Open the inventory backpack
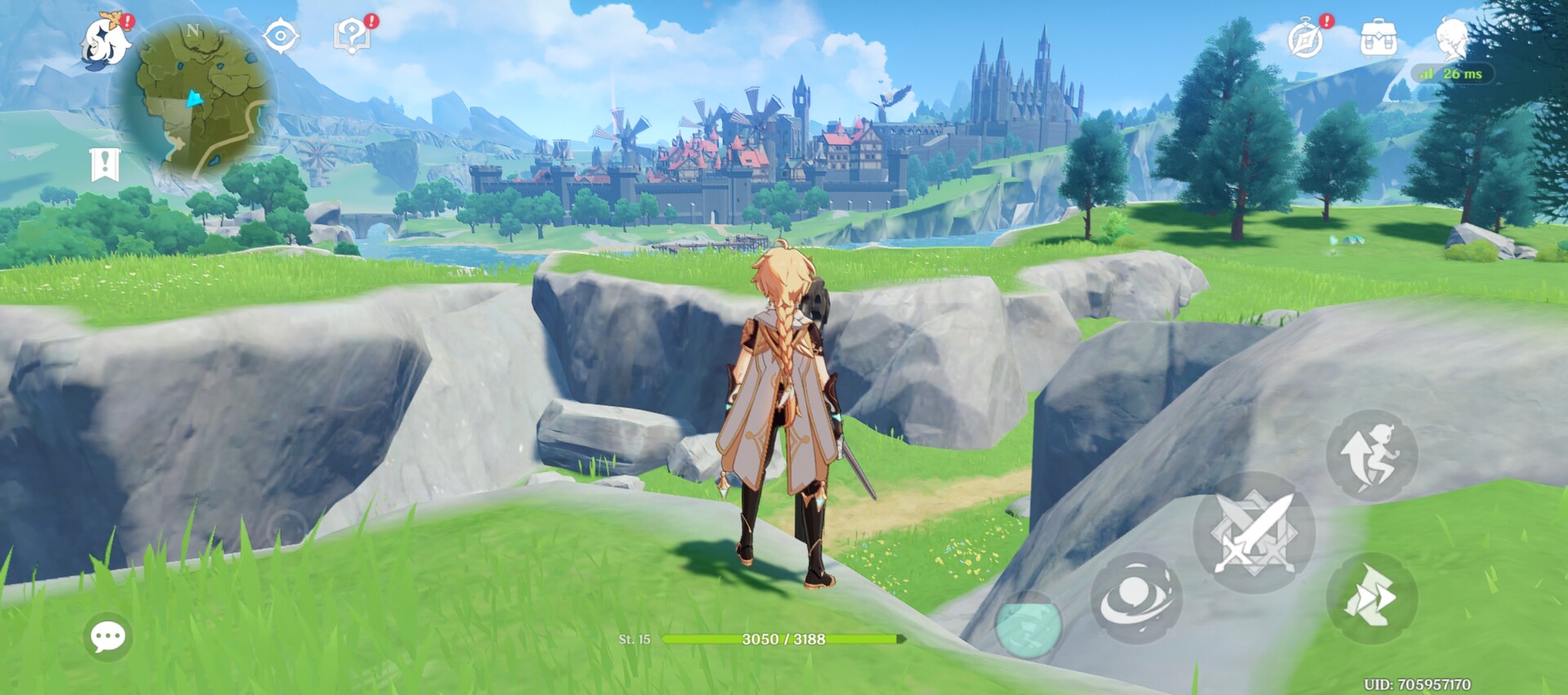 [1378, 38]
